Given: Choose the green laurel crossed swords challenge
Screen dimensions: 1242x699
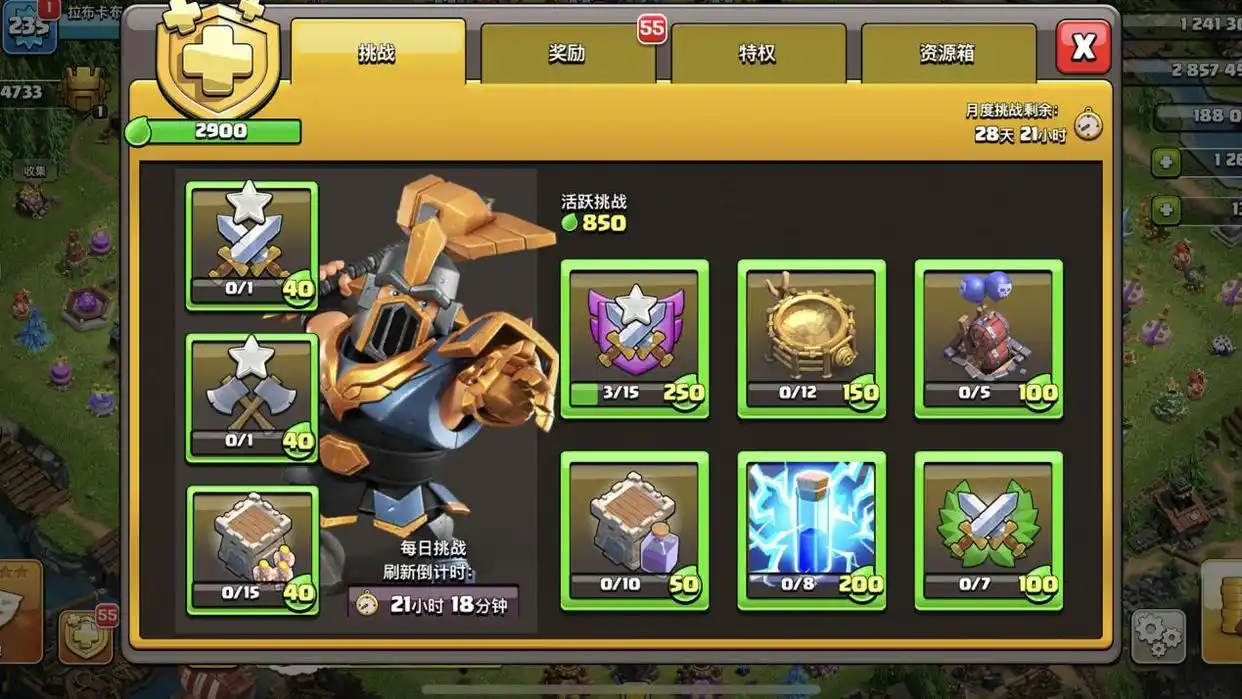Looking at the screenshot, I should click(988, 530).
